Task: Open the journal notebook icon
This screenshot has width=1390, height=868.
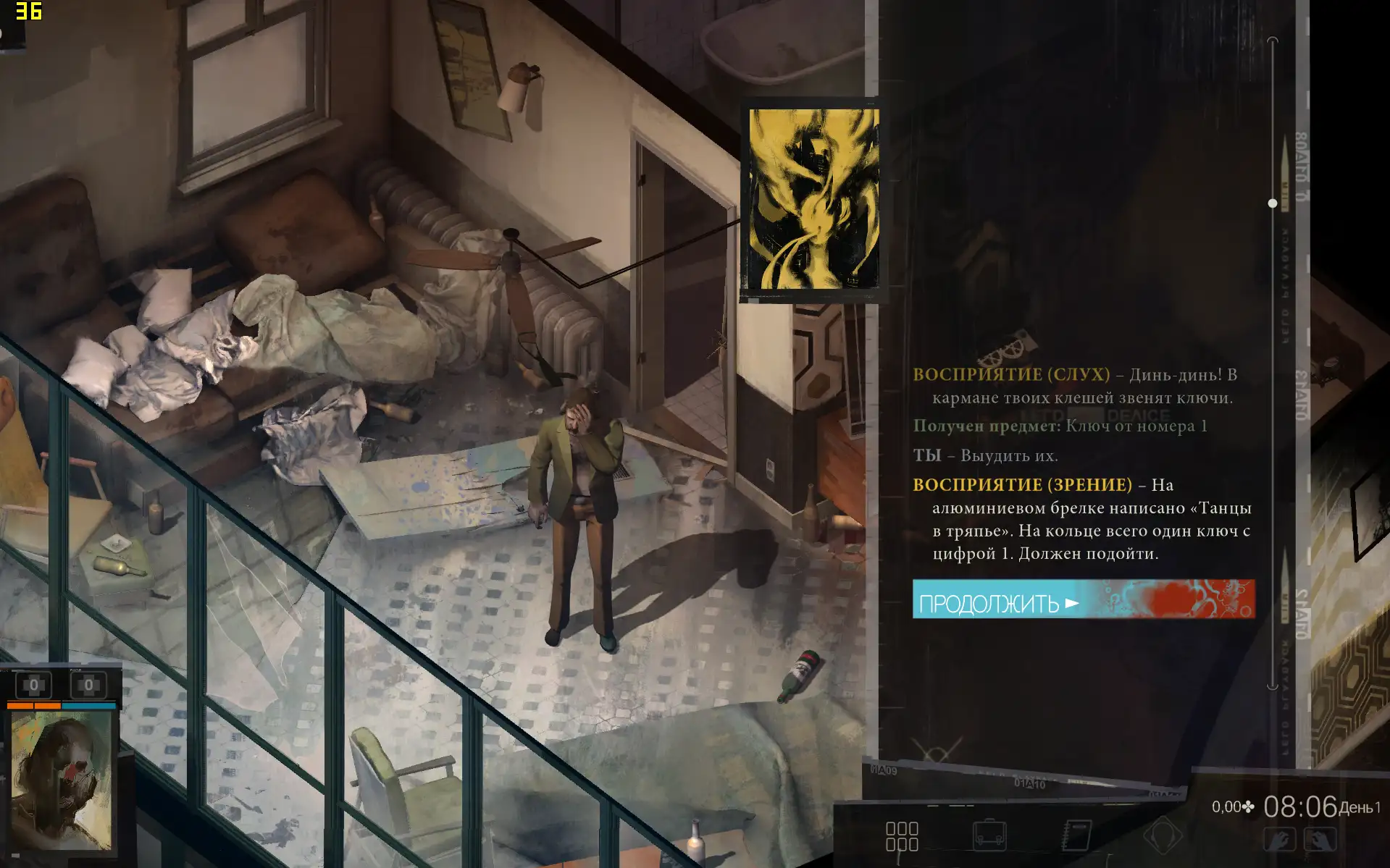Action: (1076, 835)
